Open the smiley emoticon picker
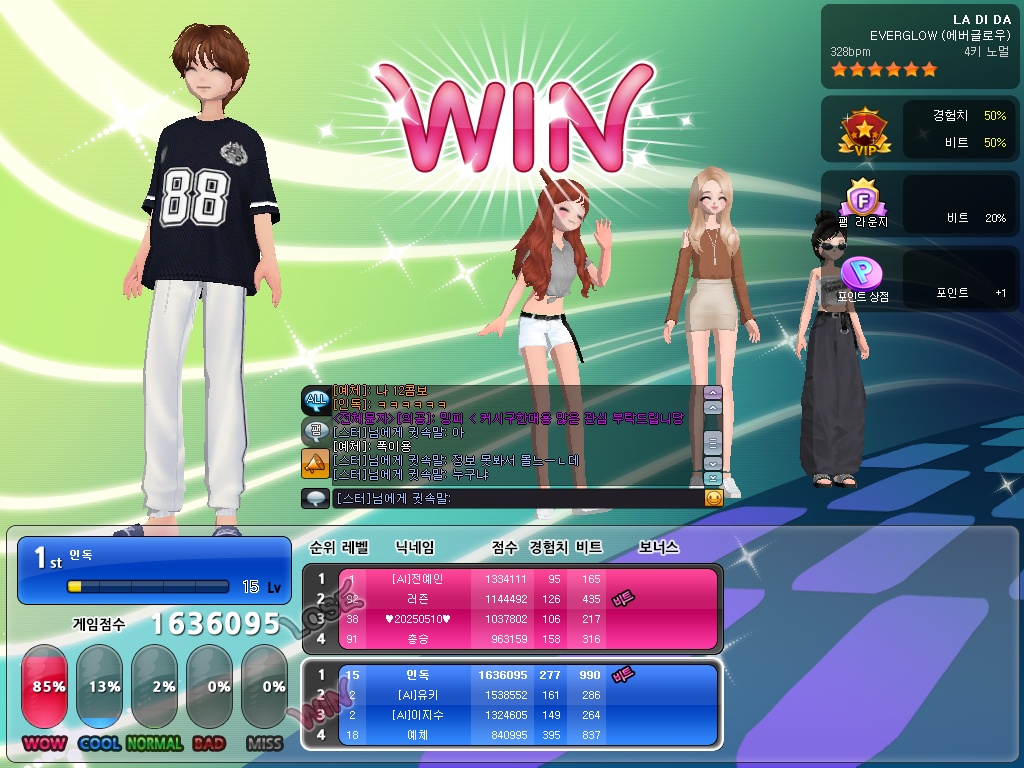 713,497
